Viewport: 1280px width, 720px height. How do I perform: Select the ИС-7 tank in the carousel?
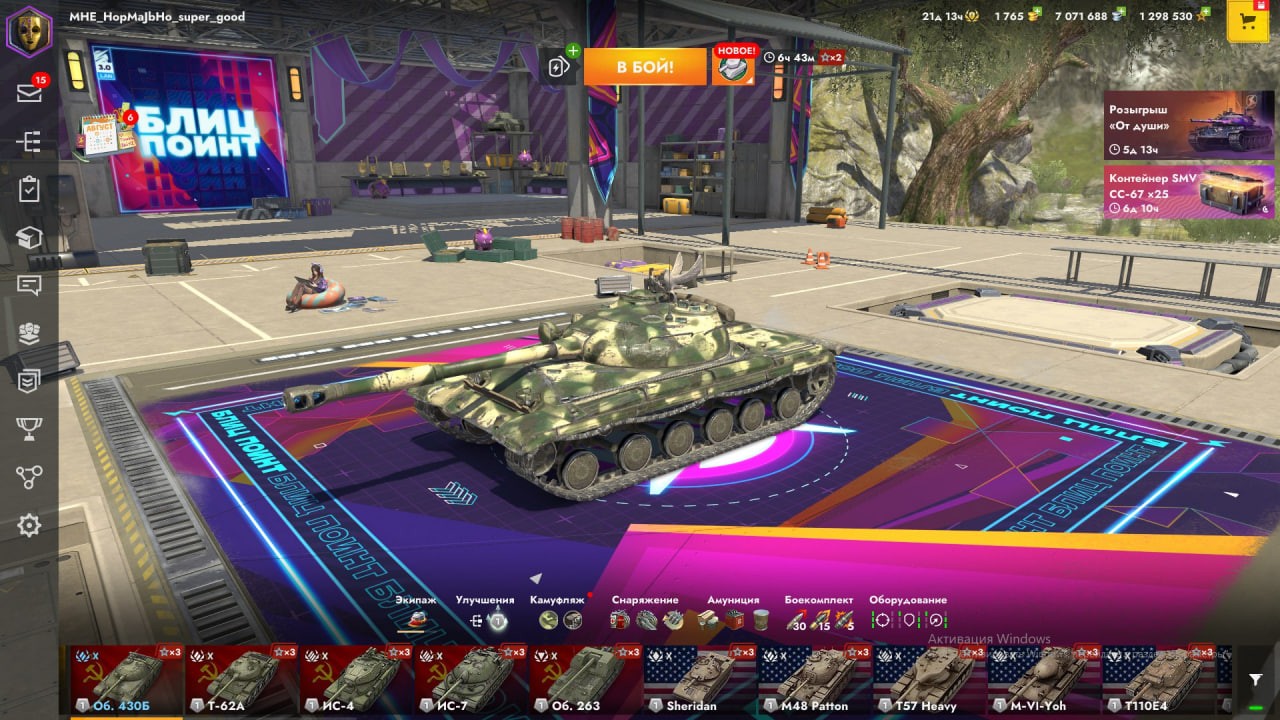coord(470,679)
